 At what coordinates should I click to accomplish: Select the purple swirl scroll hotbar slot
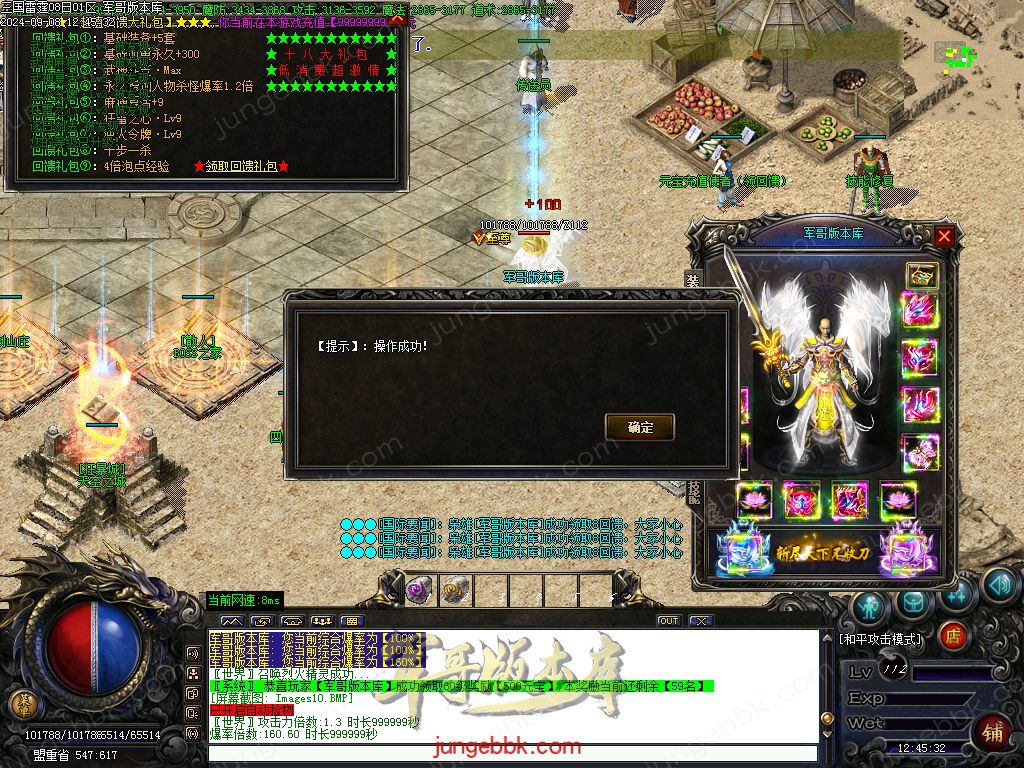pos(417,589)
